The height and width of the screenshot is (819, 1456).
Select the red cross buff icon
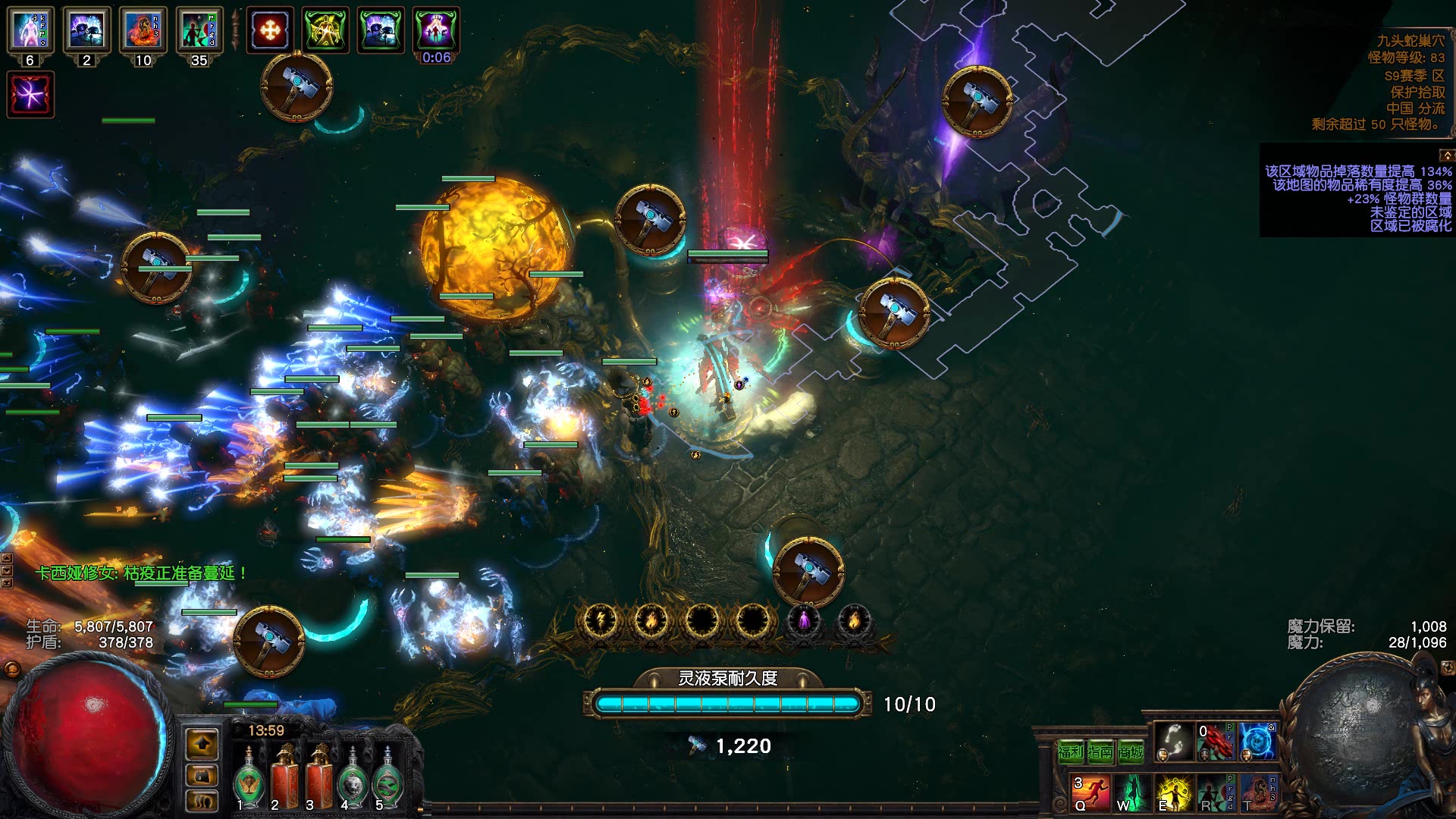pos(270,30)
